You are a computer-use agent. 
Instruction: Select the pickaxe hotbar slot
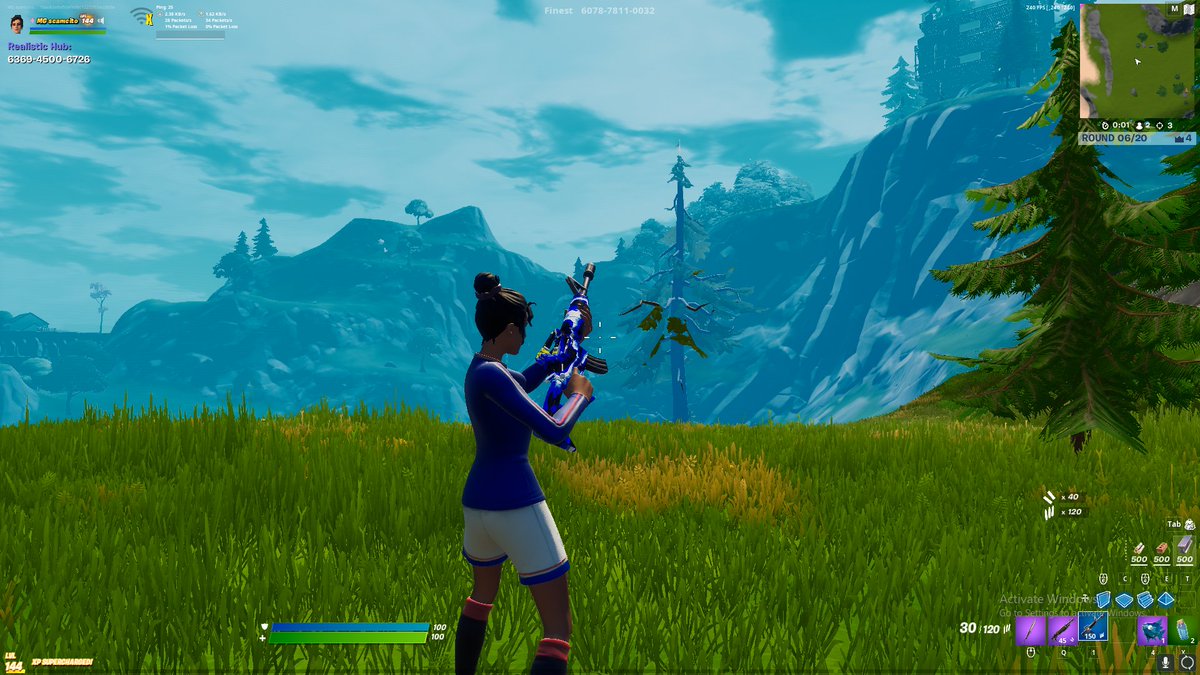pos(1030,630)
